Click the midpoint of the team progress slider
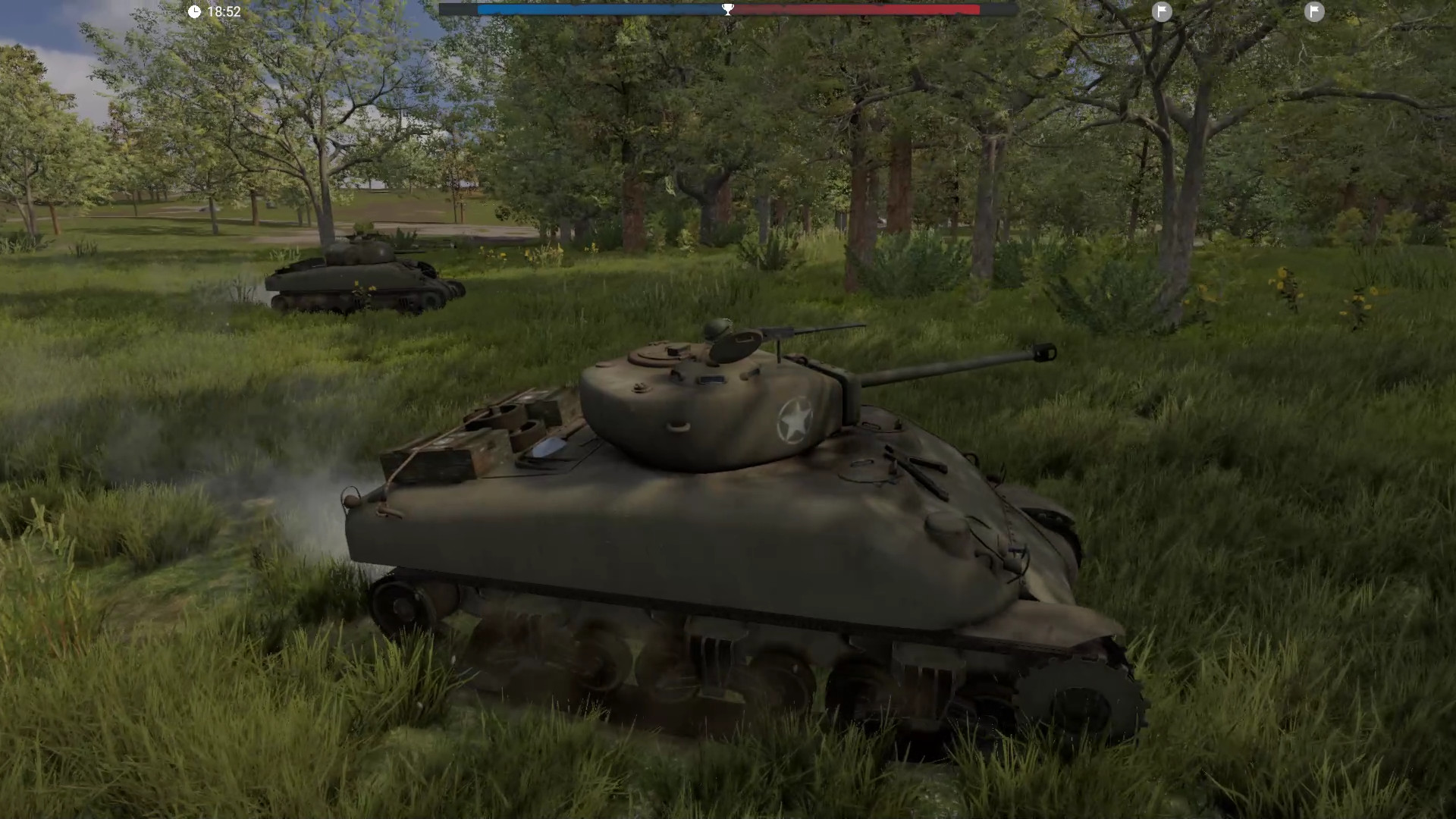 pos(728,10)
